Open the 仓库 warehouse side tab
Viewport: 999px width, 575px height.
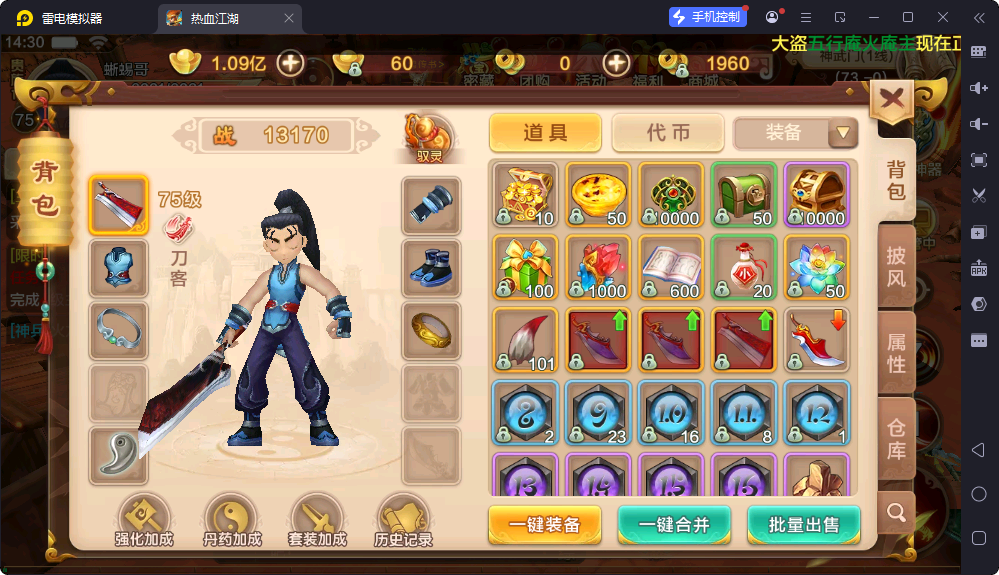click(896, 439)
